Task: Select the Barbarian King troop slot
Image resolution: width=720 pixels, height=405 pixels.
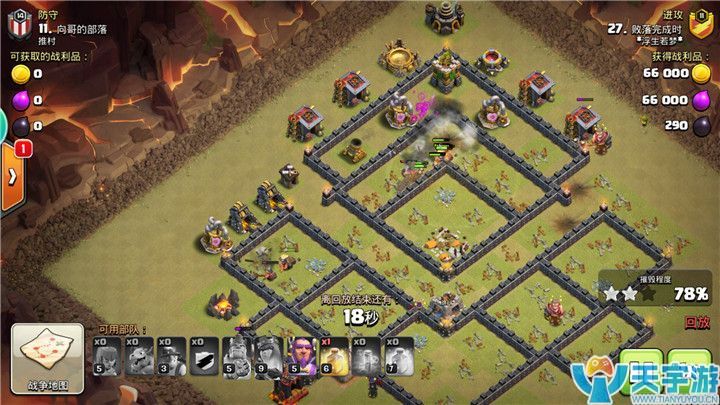Action: (236, 356)
